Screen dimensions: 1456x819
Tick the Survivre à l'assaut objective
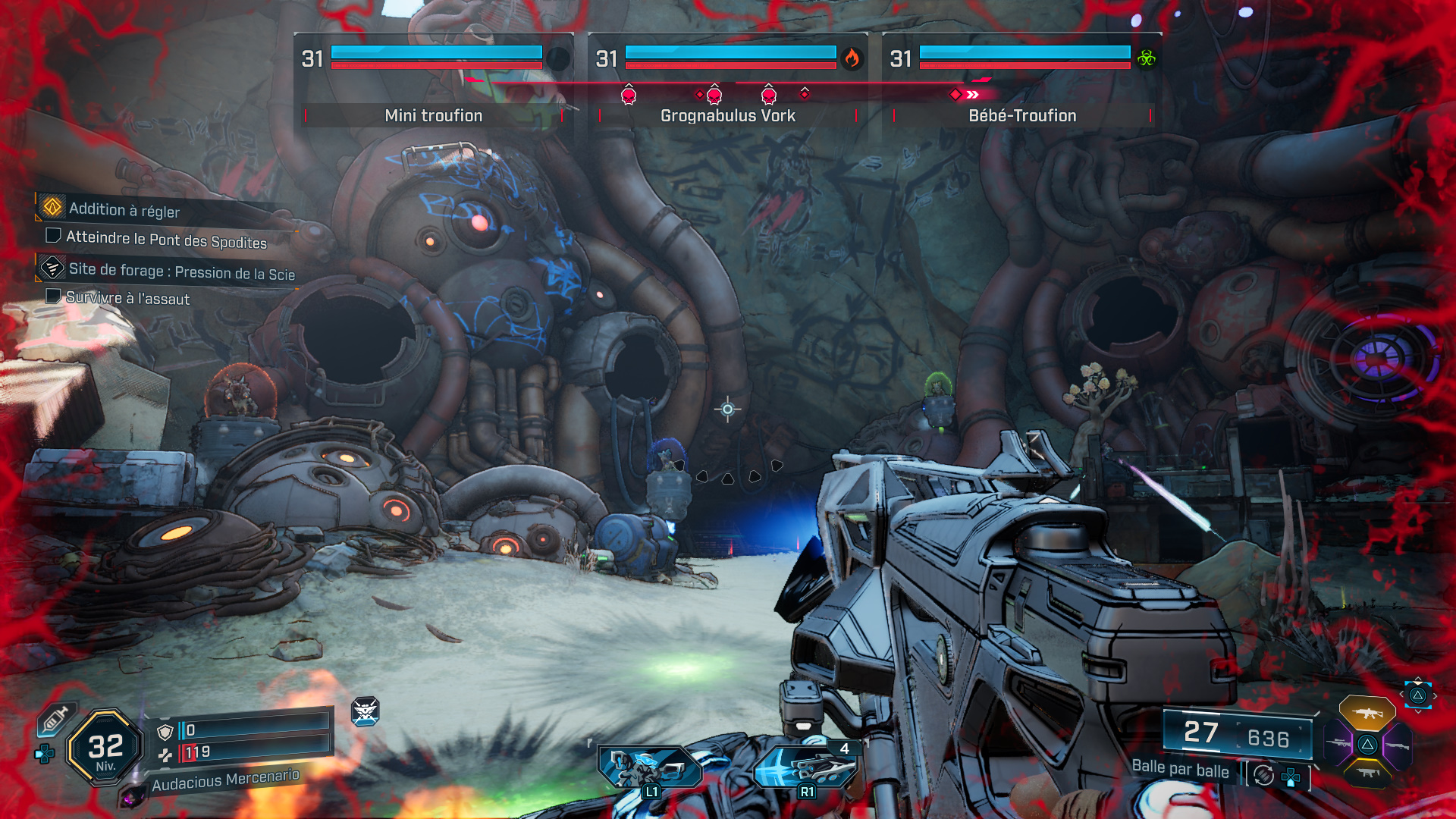pyautogui.click(x=127, y=298)
